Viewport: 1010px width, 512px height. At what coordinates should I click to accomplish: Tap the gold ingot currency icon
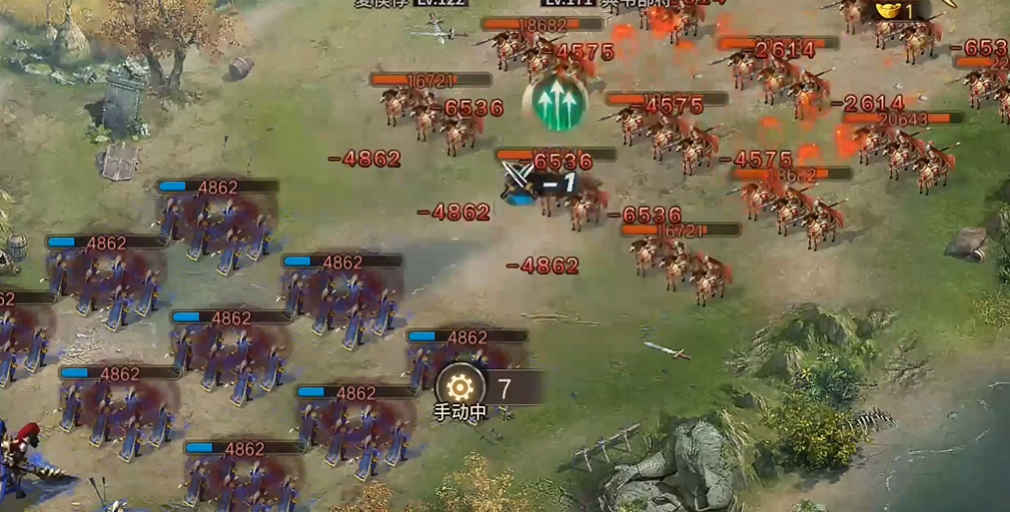[887, 10]
